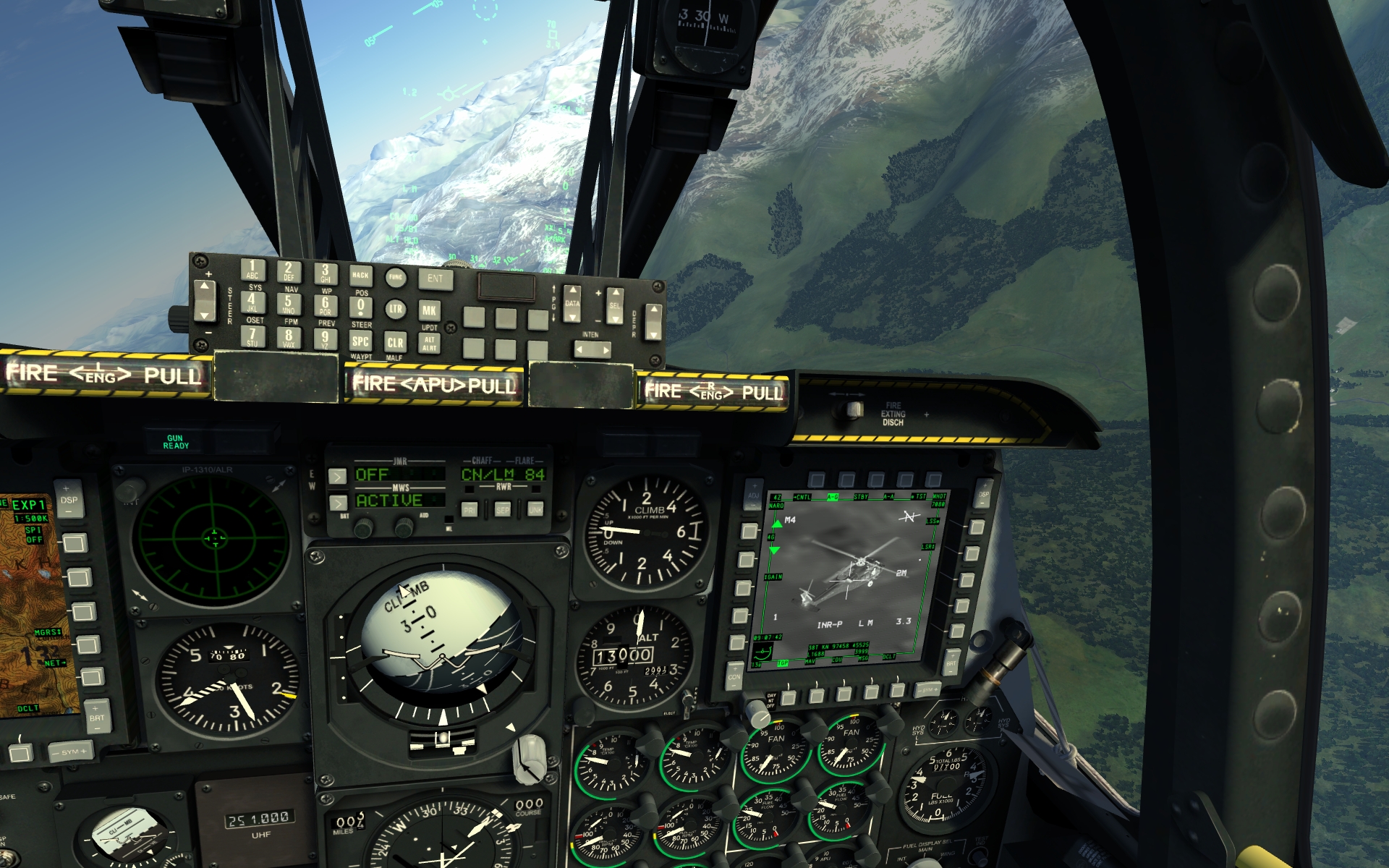Click the right MFCD ADJ rocker

[754, 496]
